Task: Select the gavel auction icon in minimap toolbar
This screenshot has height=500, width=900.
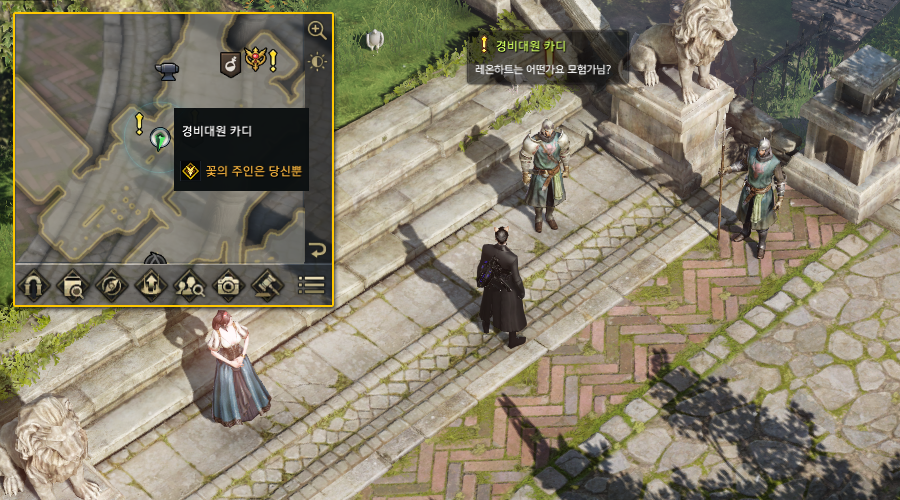Action: point(268,285)
